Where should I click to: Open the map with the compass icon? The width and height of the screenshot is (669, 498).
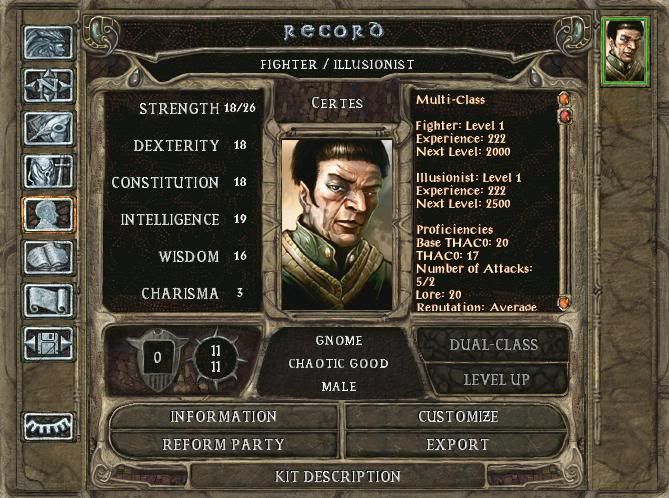(48, 86)
